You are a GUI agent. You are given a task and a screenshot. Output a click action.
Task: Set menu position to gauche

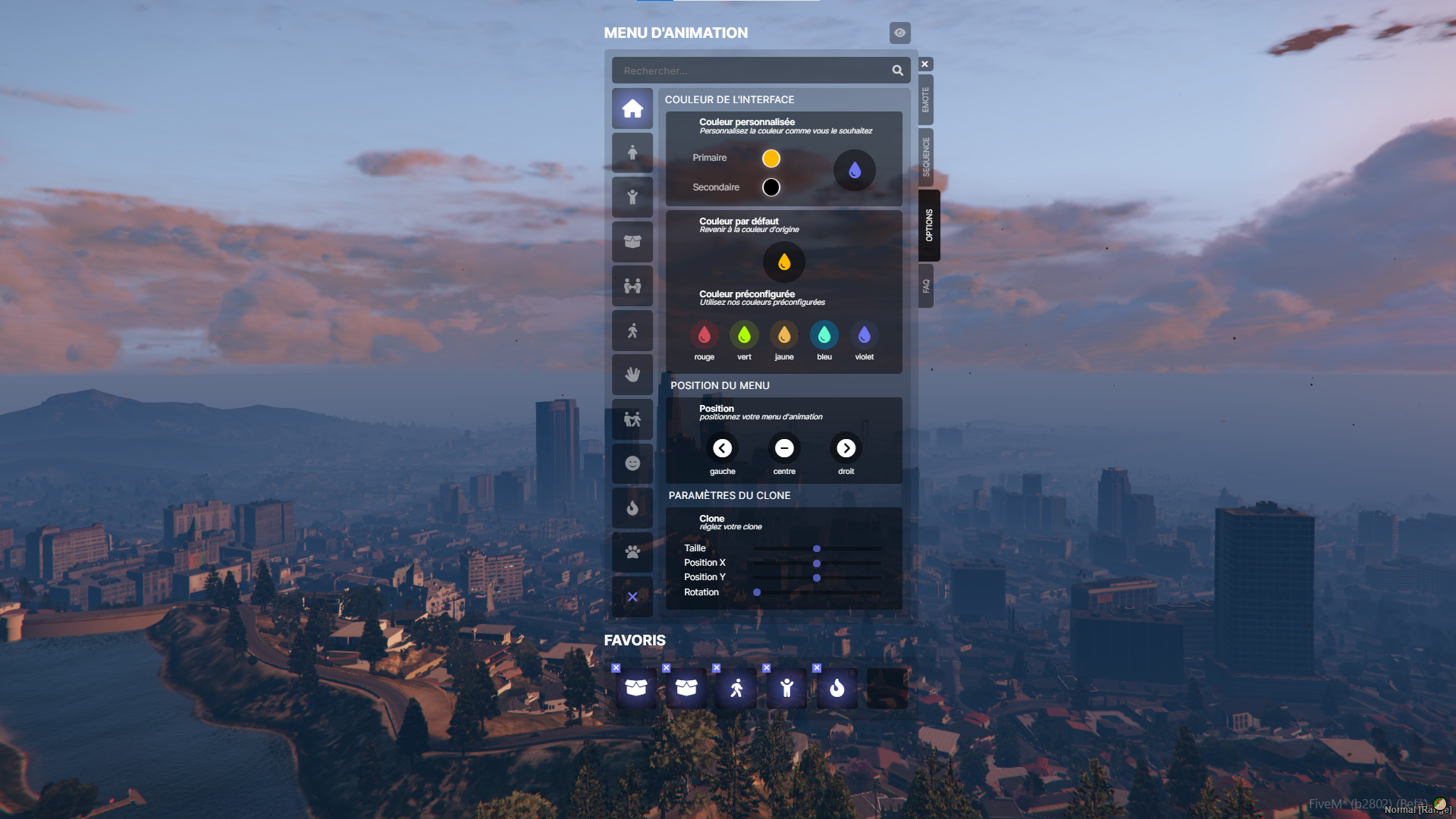point(722,448)
